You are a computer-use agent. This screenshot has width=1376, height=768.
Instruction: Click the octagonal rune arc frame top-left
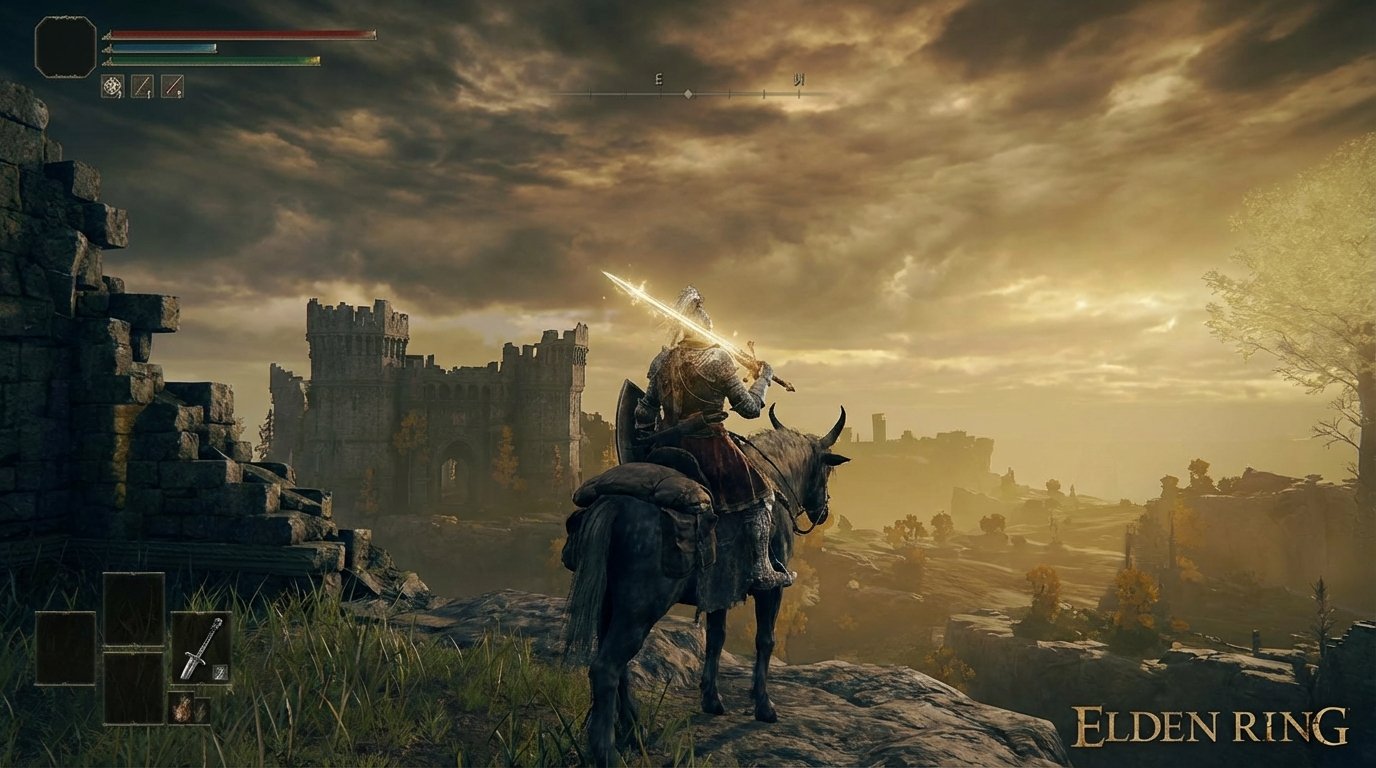65,45
